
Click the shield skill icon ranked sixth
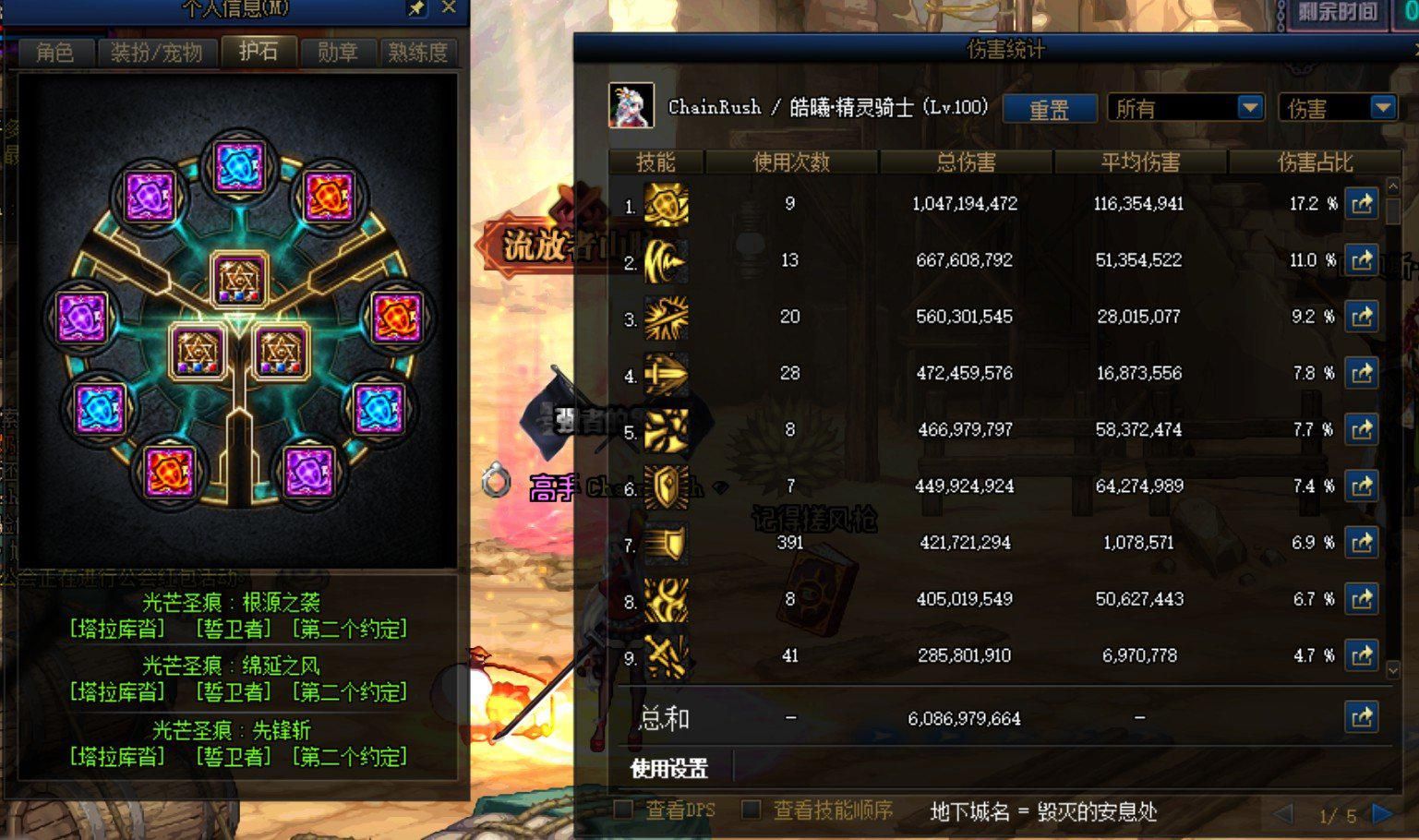(666, 486)
